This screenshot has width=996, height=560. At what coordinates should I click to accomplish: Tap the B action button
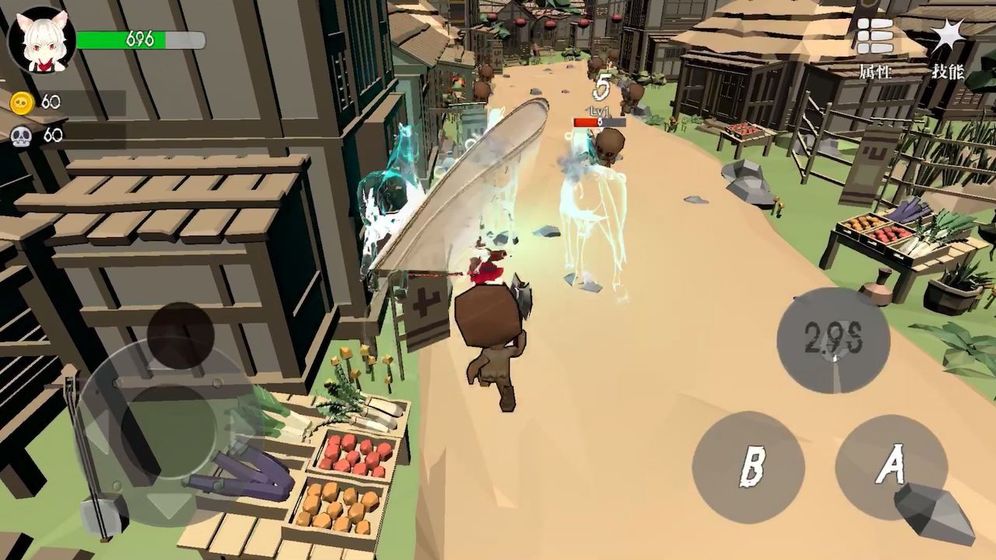[748, 467]
